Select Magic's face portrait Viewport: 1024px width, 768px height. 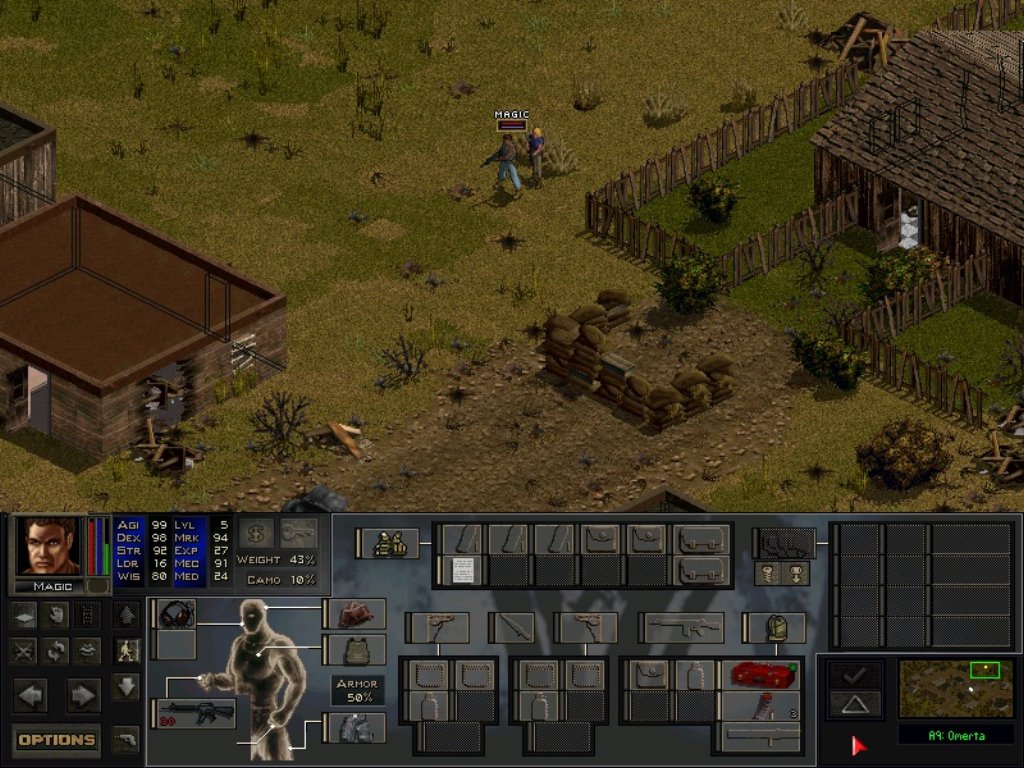[50, 546]
